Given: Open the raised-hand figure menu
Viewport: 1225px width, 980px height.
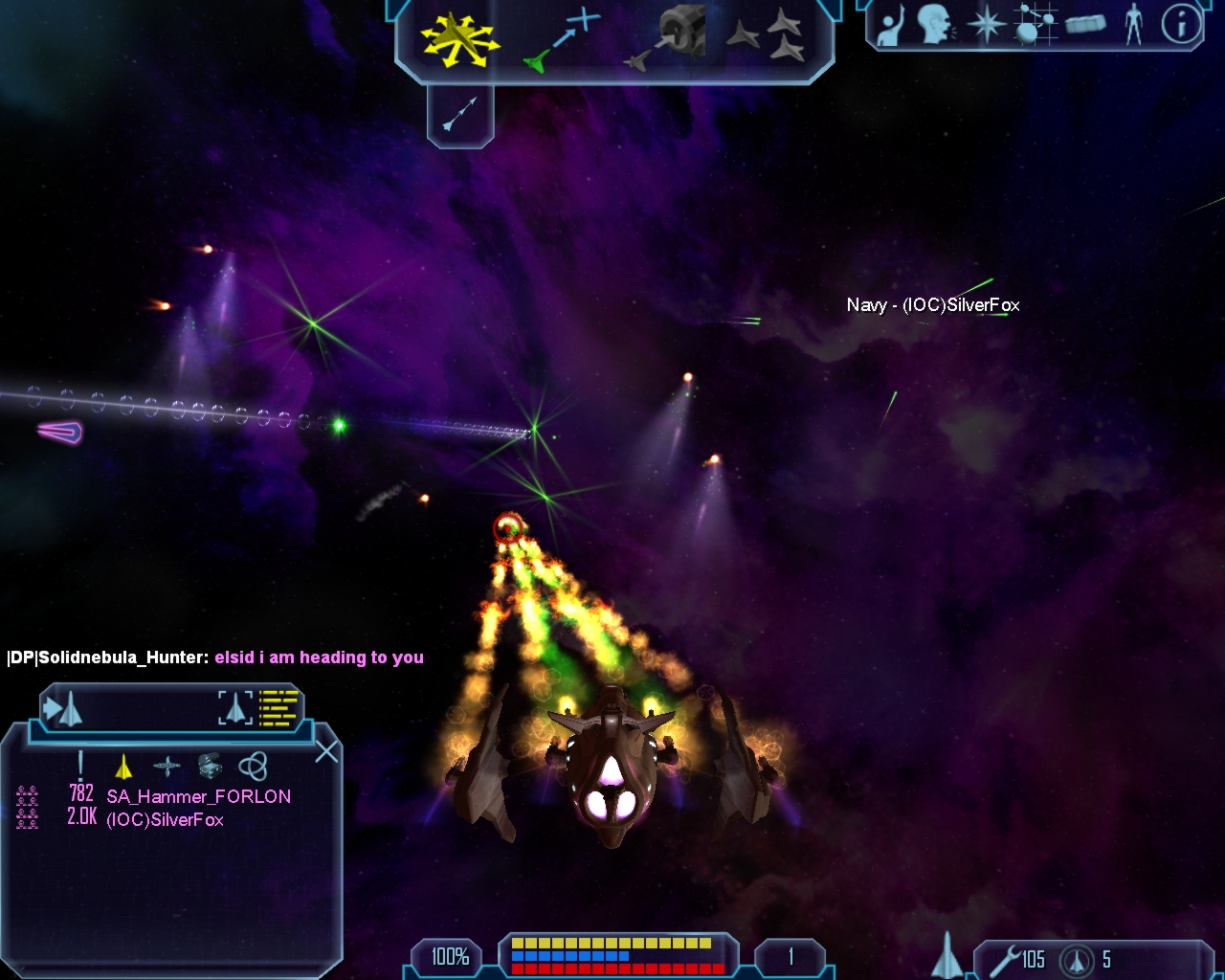Looking at the screenshot, I should [892, 26].
